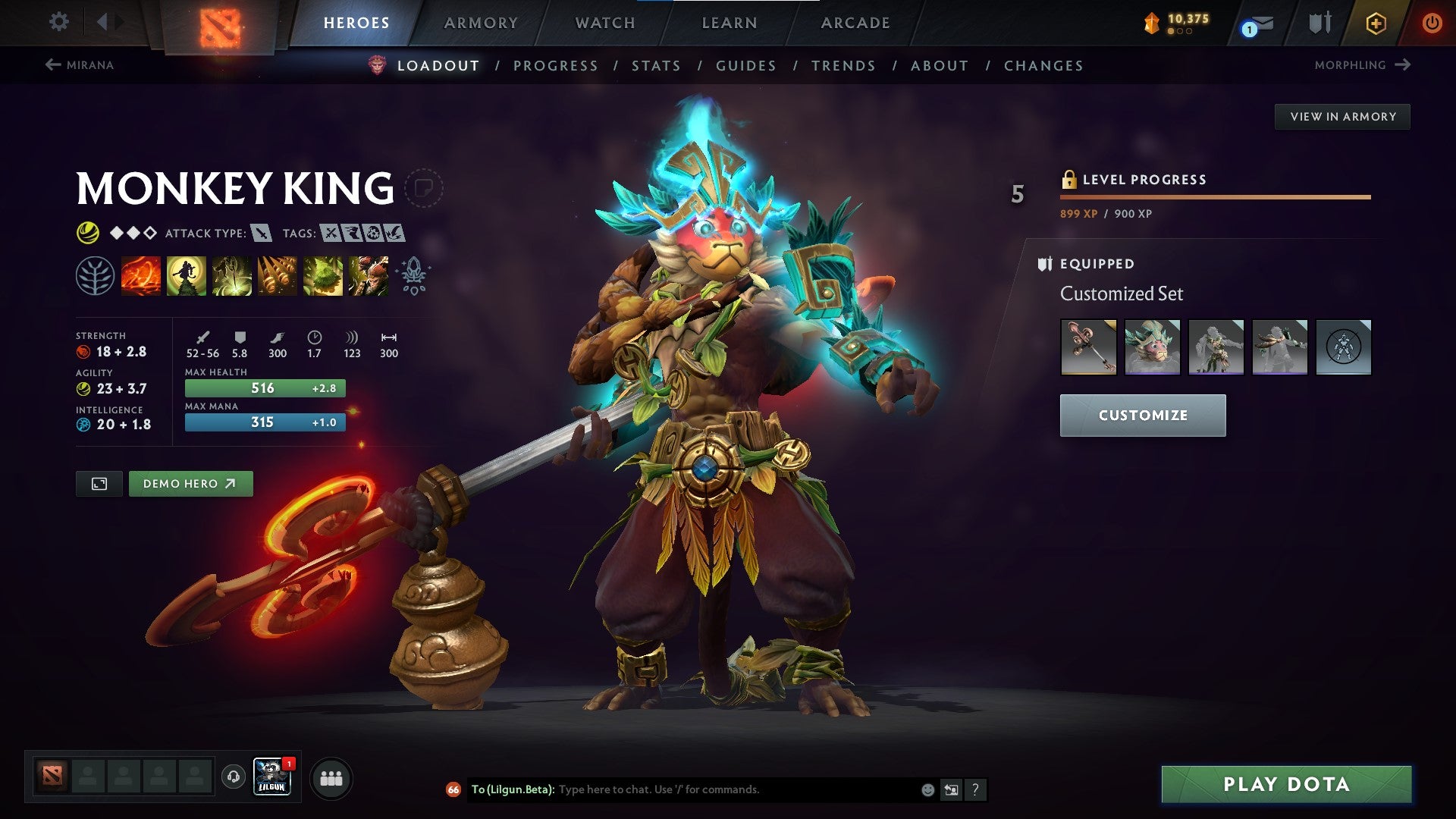Image resolution: width=1456 pixels, height=819 pixels.
Task: Expand the loadout preview with the expand icon
Action: (x=99, y=483)
